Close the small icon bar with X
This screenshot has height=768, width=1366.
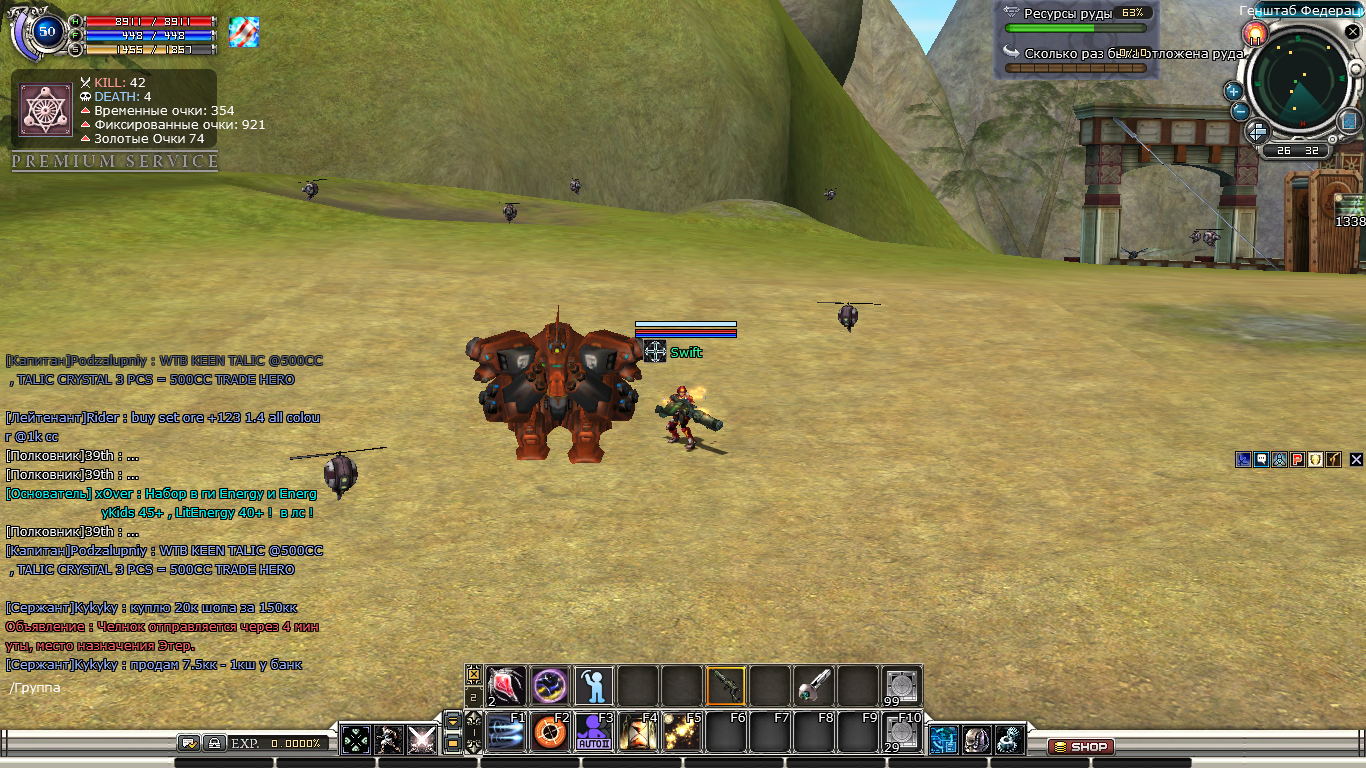tap(1356, 460)
